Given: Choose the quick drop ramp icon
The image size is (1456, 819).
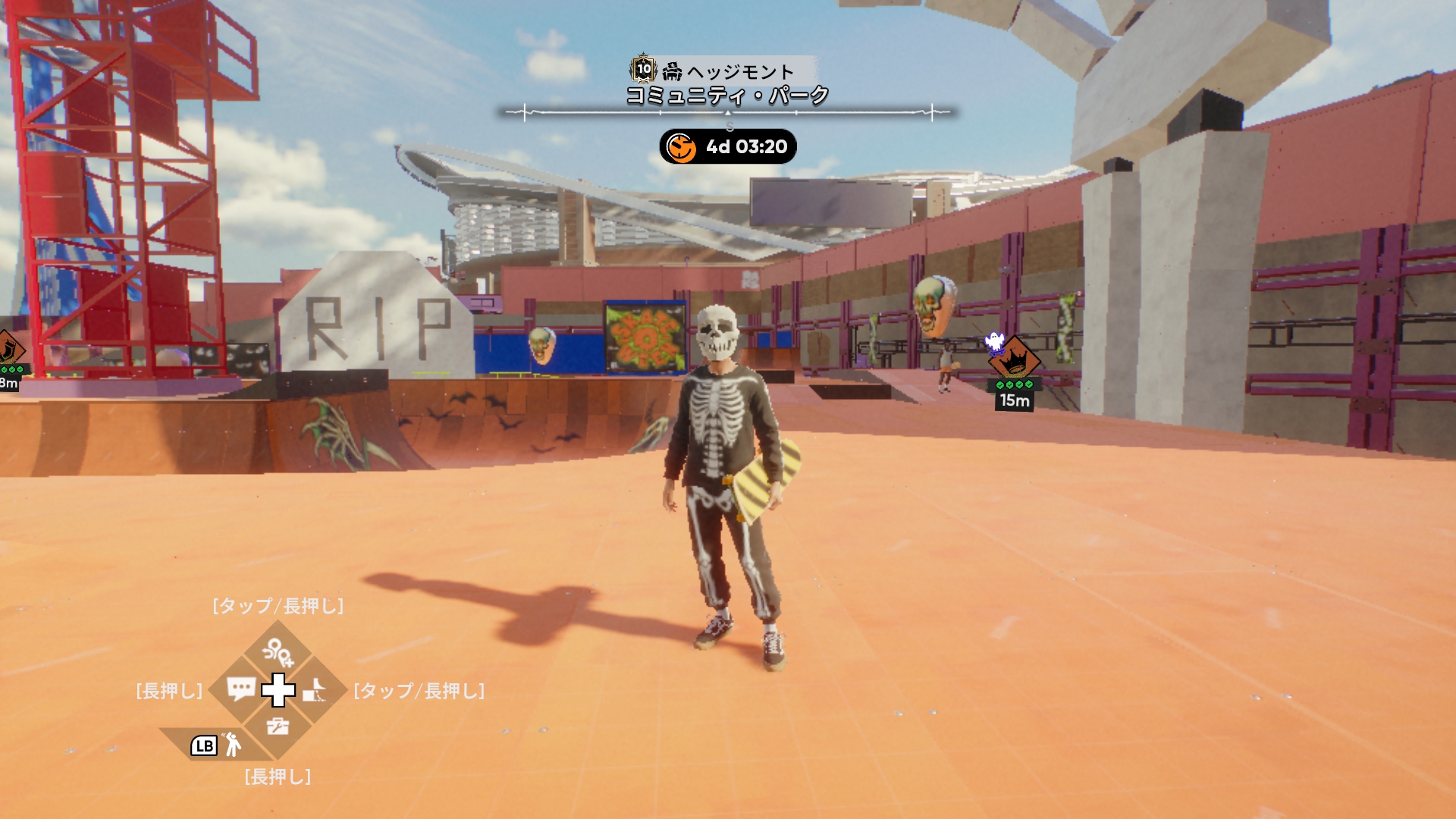Looking at the screenshot, I should tap(315, 691).
